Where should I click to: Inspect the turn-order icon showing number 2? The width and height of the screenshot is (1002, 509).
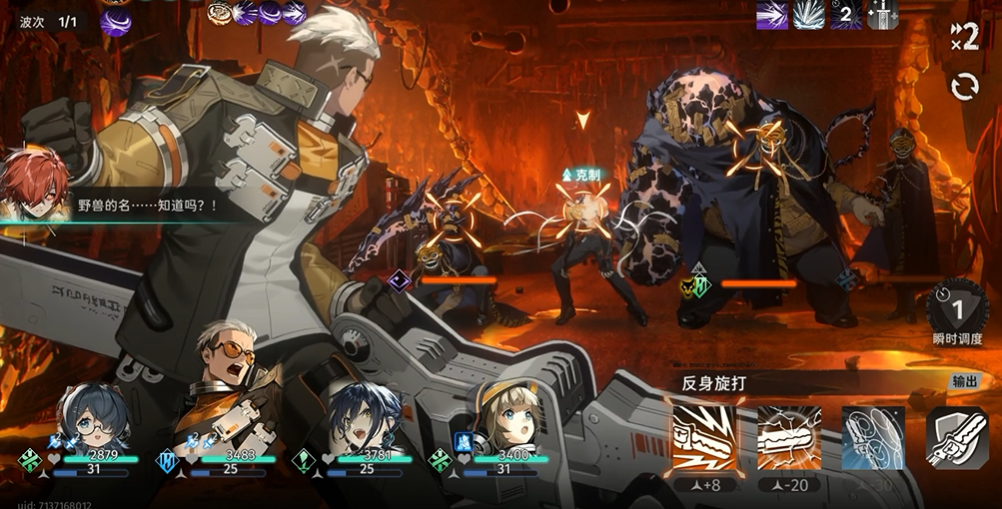[845, 14]
